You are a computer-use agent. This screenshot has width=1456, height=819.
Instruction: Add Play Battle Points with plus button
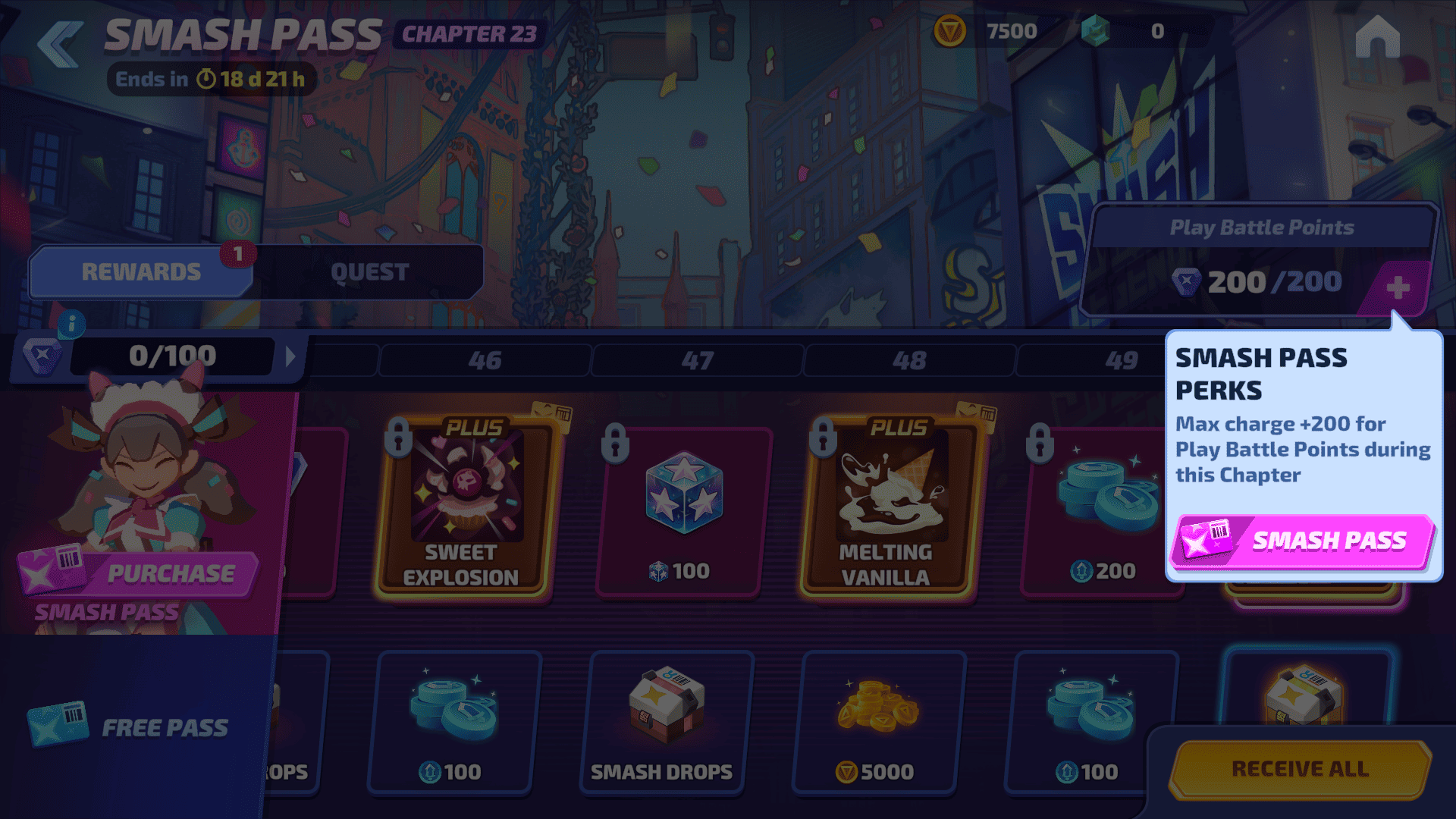1398,287
